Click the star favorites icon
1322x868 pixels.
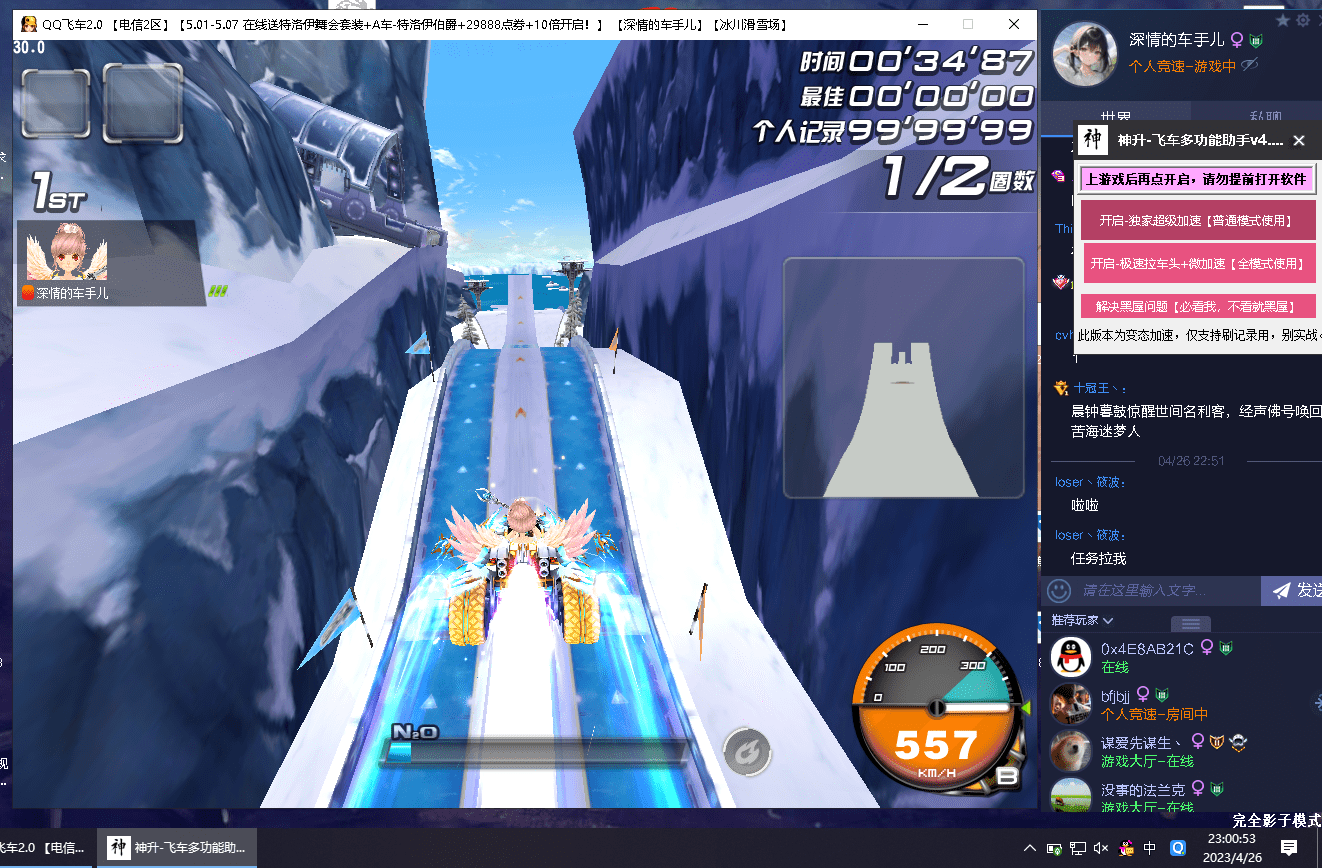[1283, 20]
